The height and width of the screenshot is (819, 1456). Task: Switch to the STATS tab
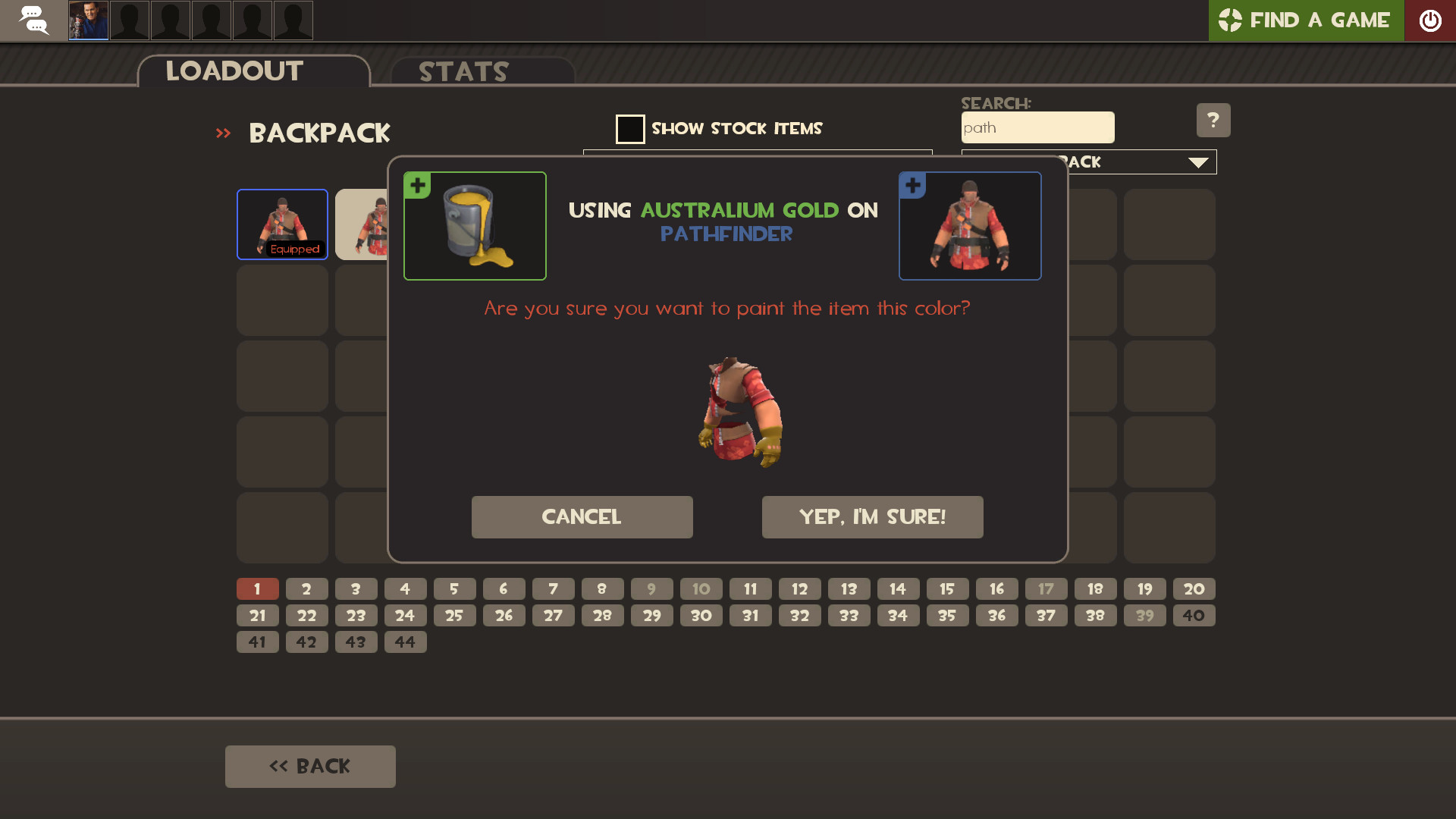[463, 71]
